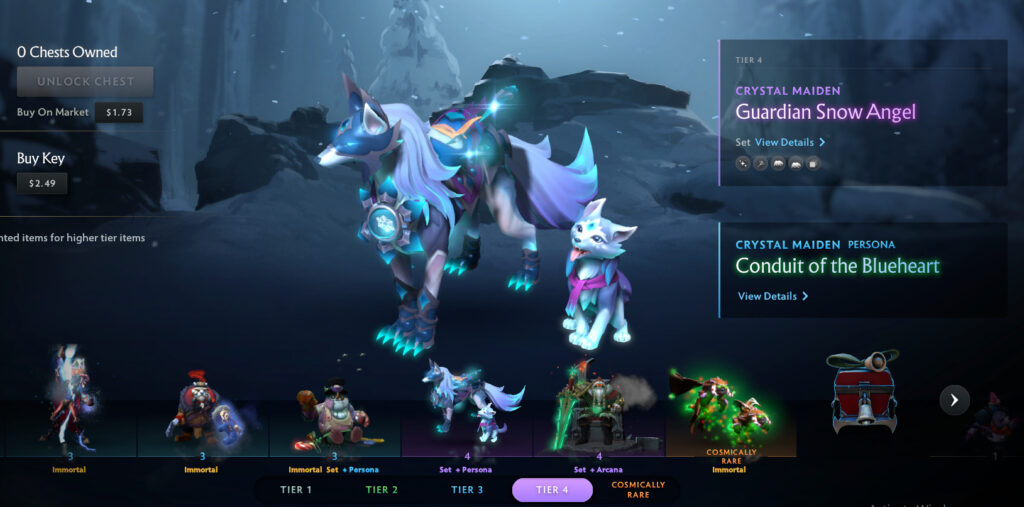Switch to the Tier 2 tab
The width and height of the screenshot is (1024, 507).
(382, 490)
